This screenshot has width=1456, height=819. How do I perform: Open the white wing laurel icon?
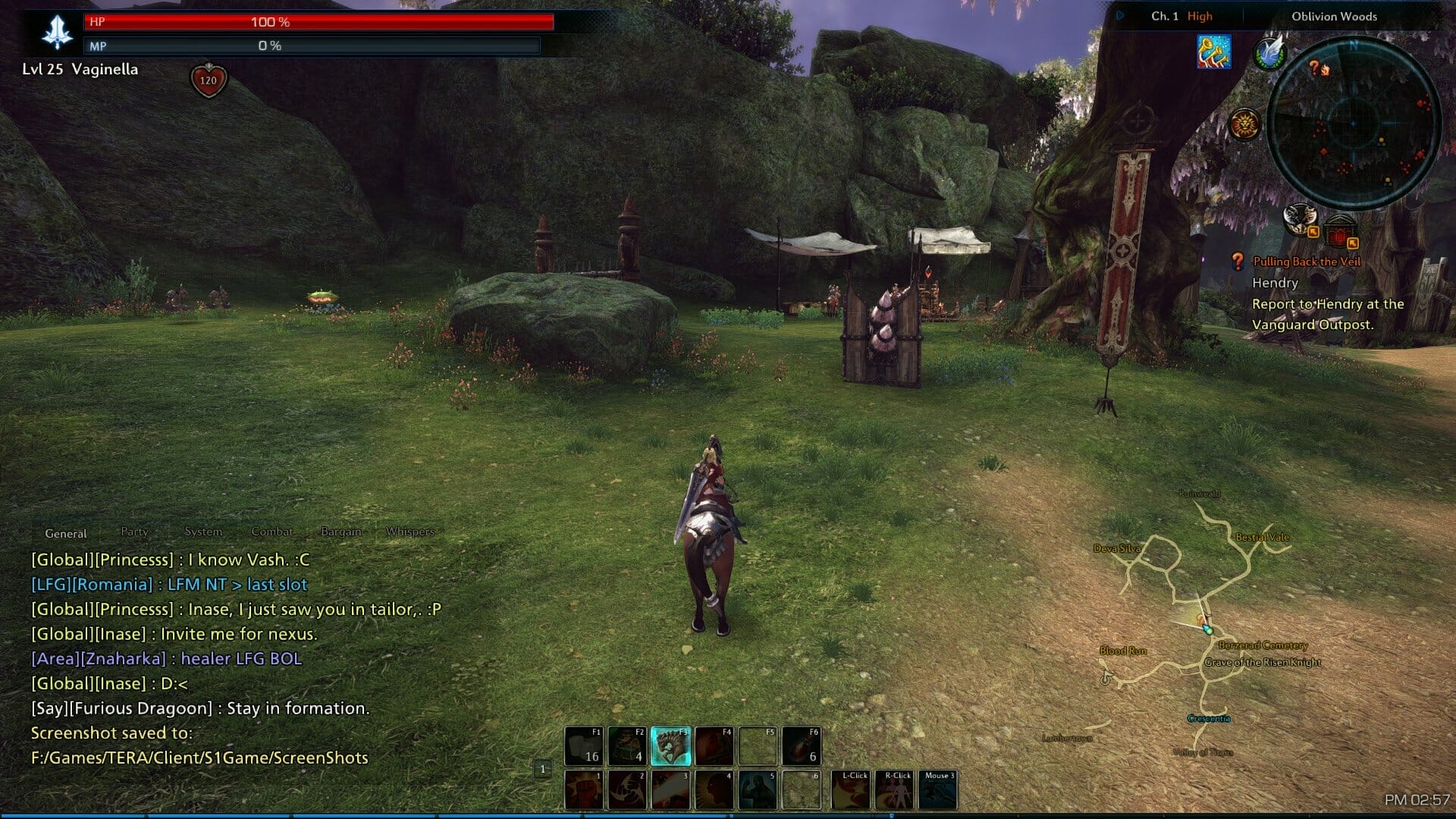pyautogui.click(x=1269, y=53)
